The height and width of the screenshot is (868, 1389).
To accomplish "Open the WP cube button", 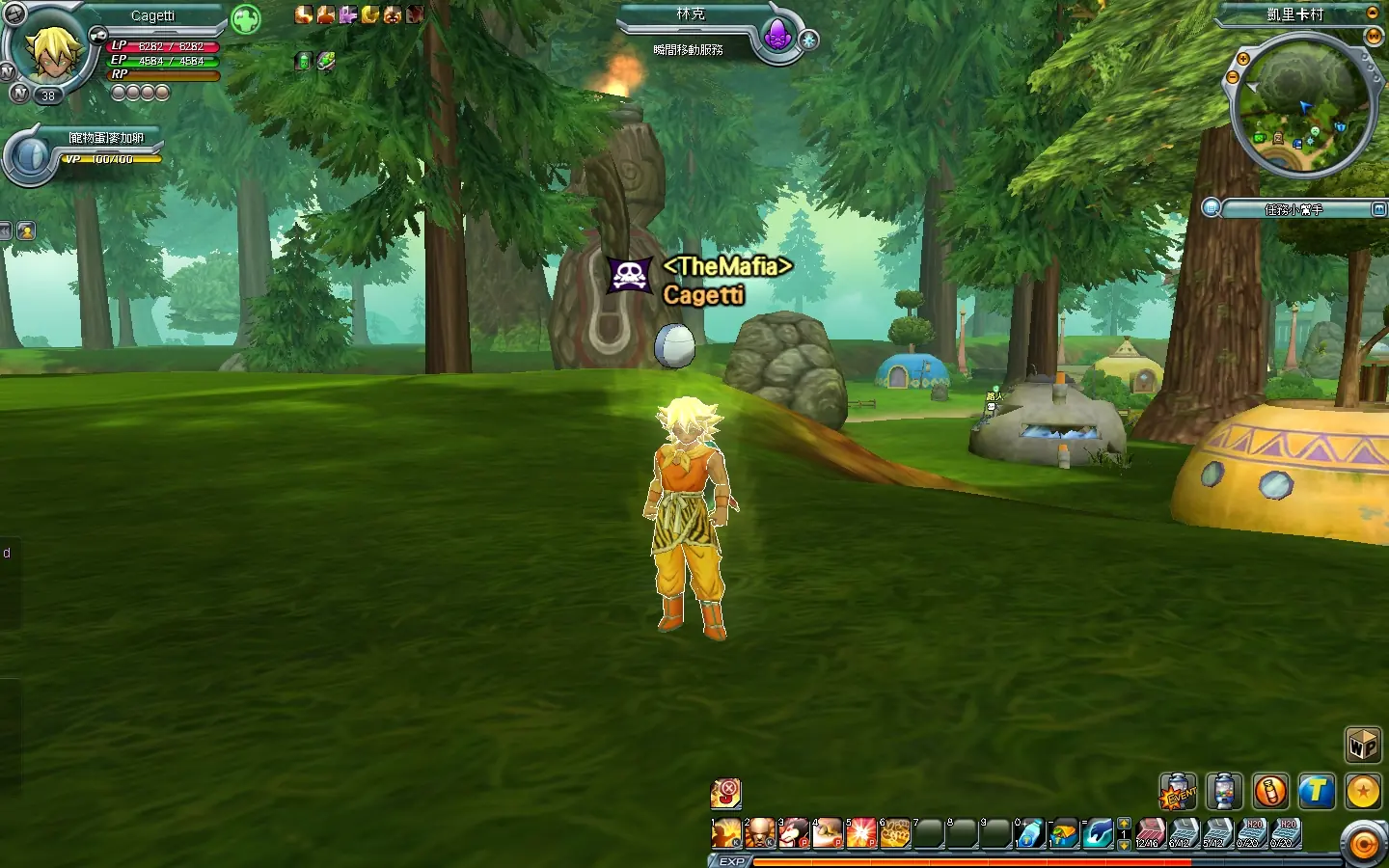I will (x=1363, y=746).
